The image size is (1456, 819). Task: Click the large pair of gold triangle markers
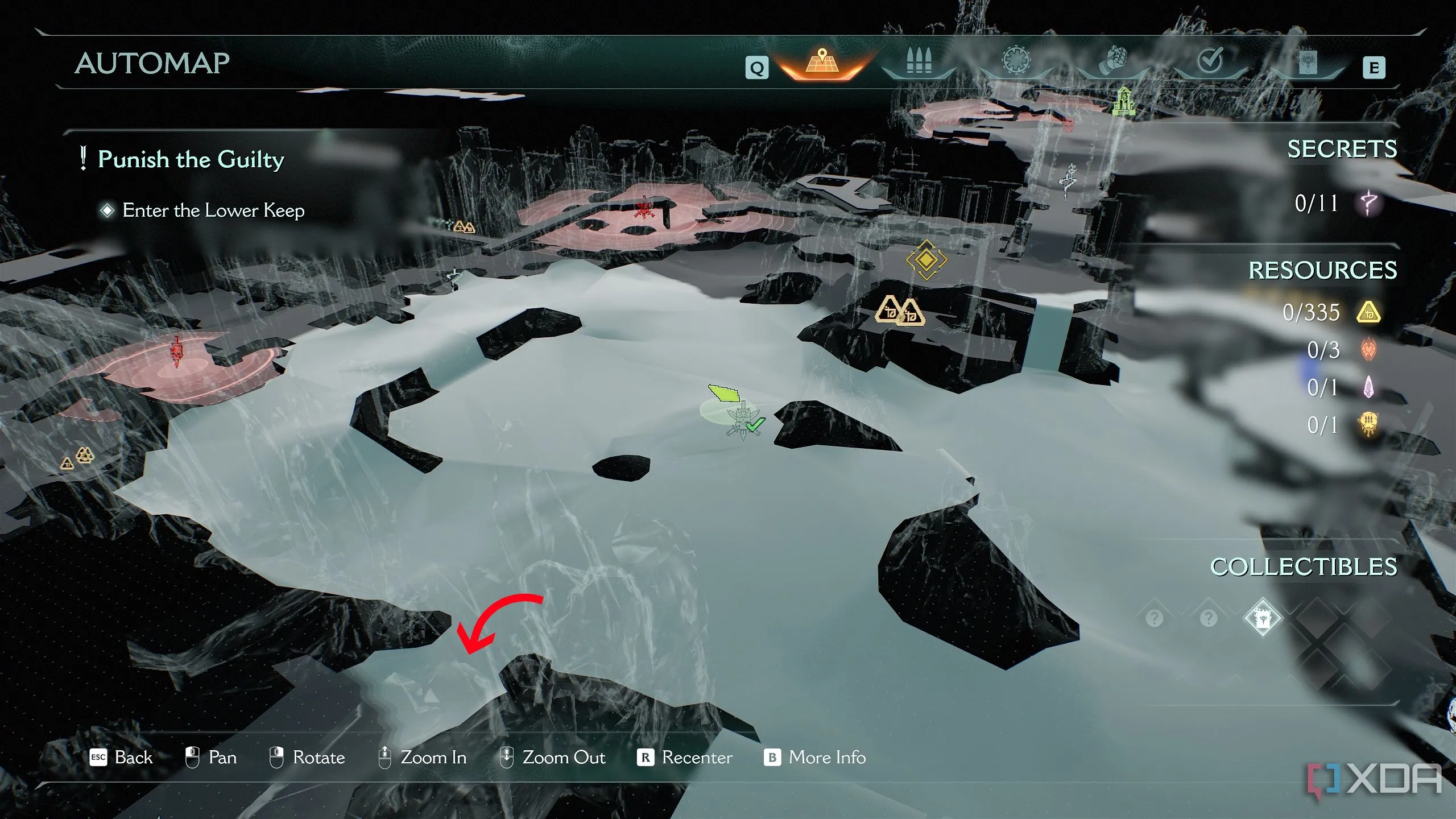coord(900,312)
